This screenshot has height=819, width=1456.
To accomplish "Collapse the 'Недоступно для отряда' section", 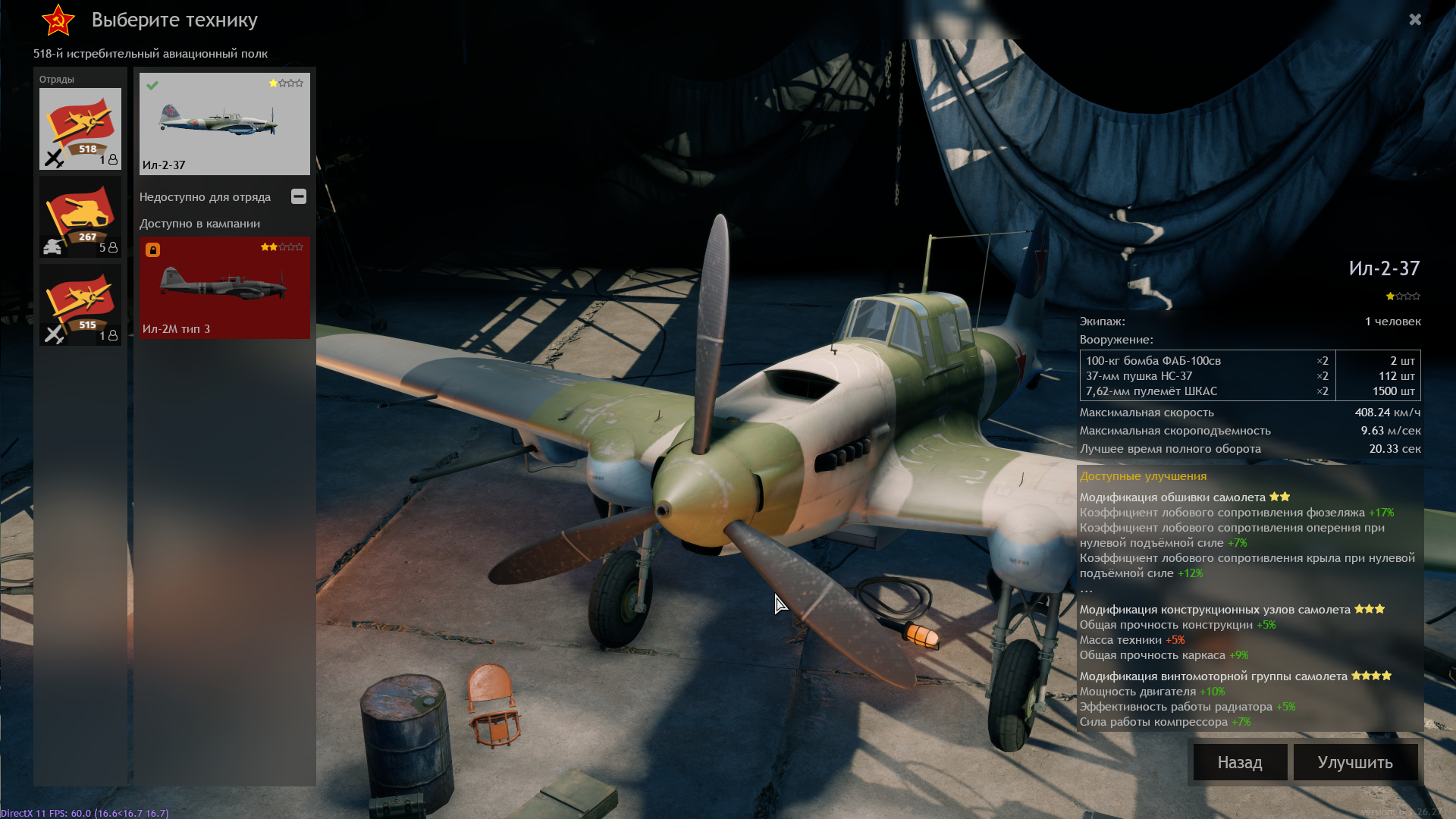I will 299,196.
